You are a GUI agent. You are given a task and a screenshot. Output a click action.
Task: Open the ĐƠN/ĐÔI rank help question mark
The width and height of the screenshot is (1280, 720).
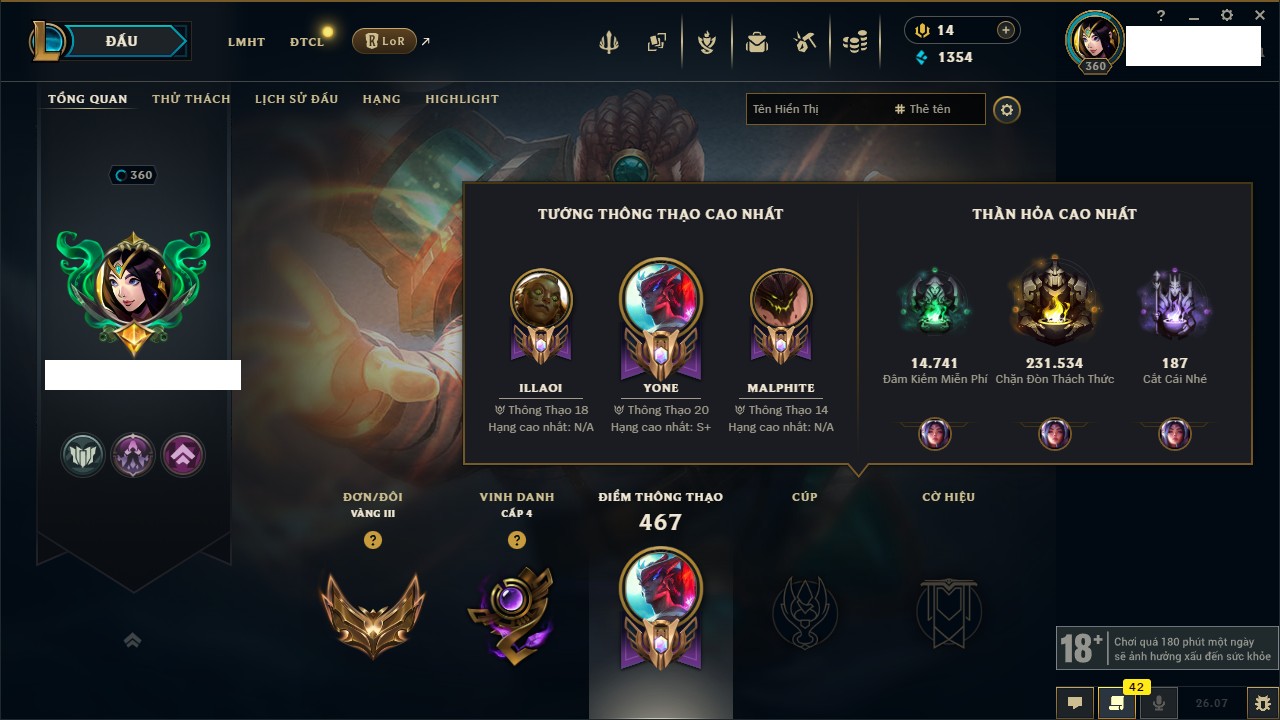tap(372, 540)
